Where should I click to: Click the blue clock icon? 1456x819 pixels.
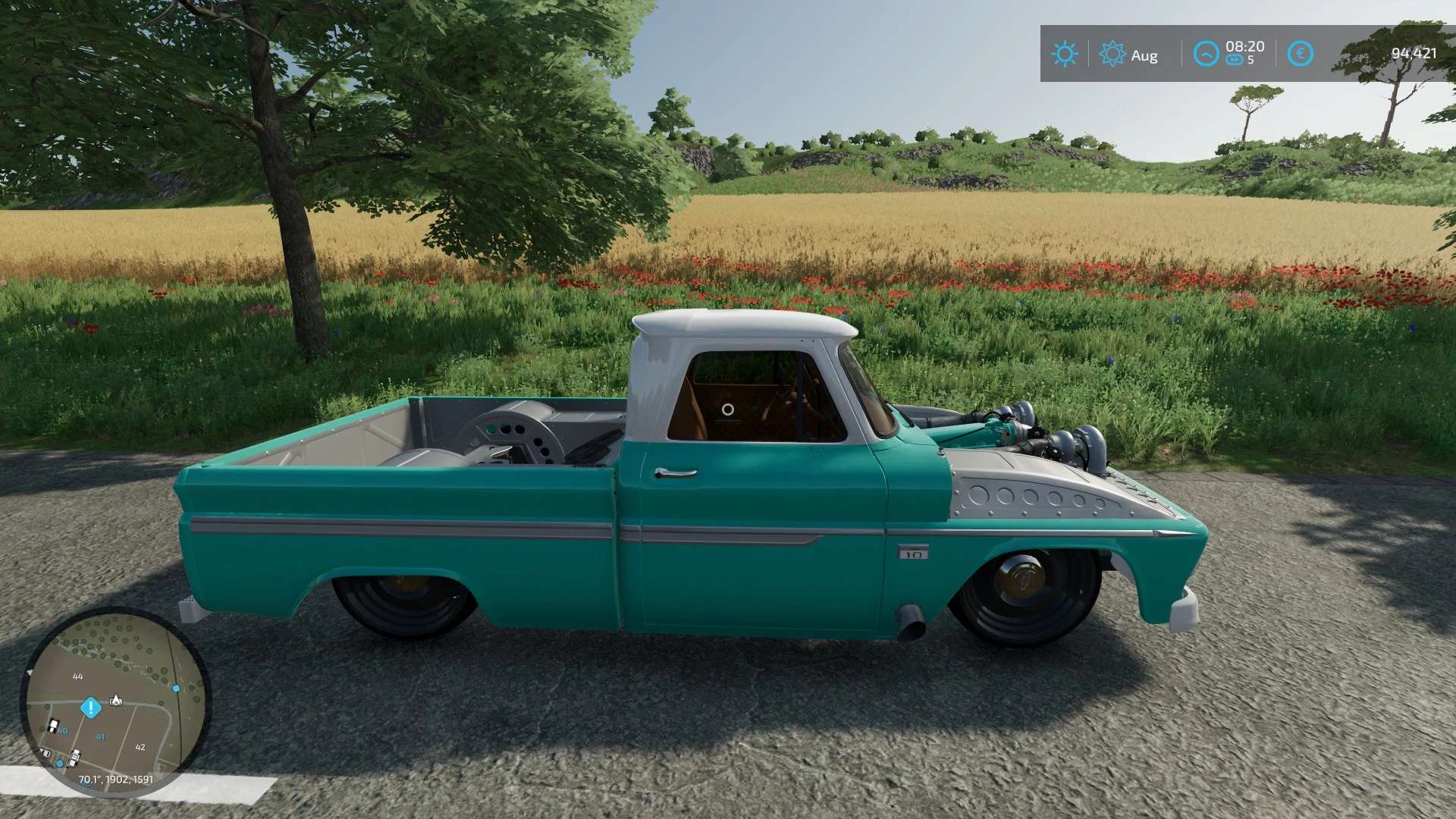pyautogui.click(x=1206, y=54)
